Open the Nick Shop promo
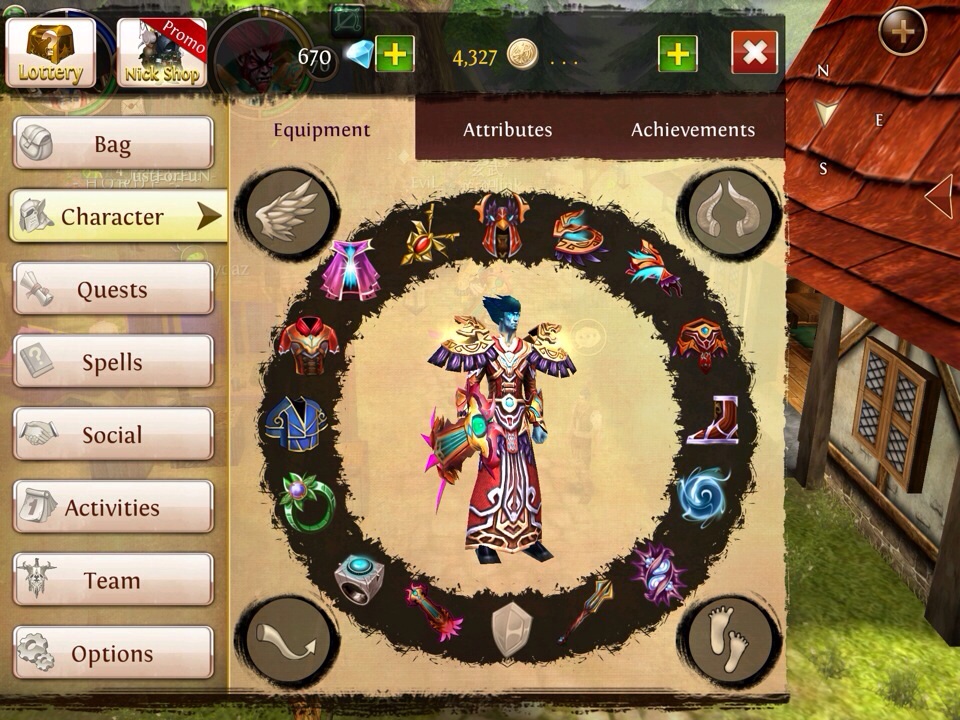 (x=162, y=52)
